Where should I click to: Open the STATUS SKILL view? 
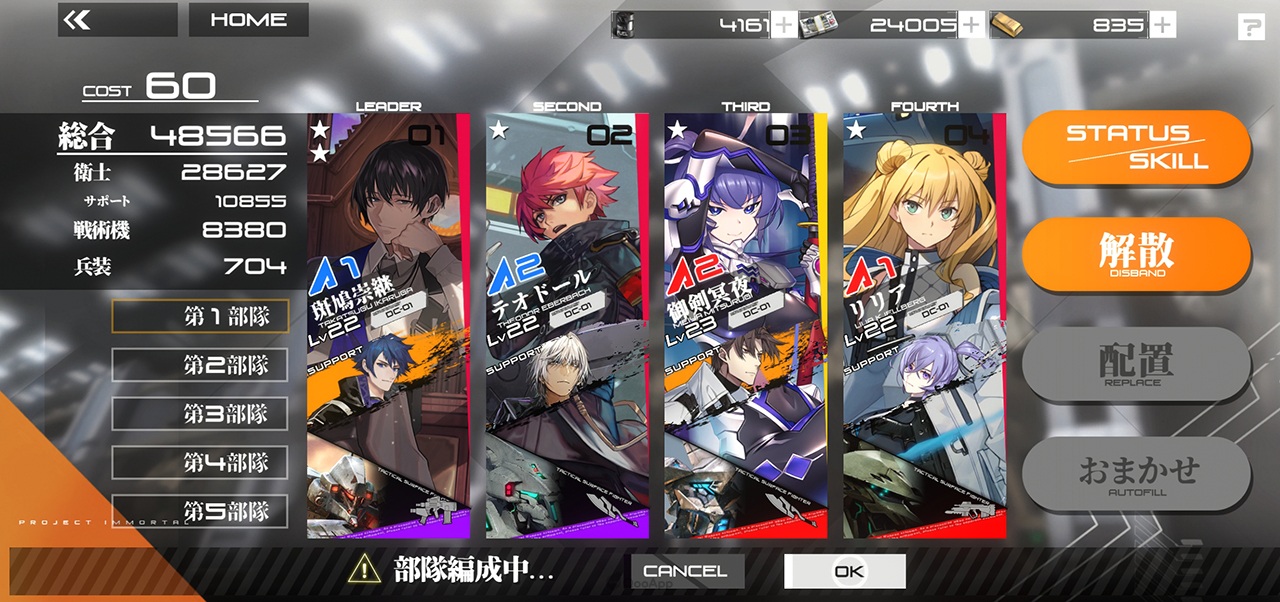[1136, 147]
